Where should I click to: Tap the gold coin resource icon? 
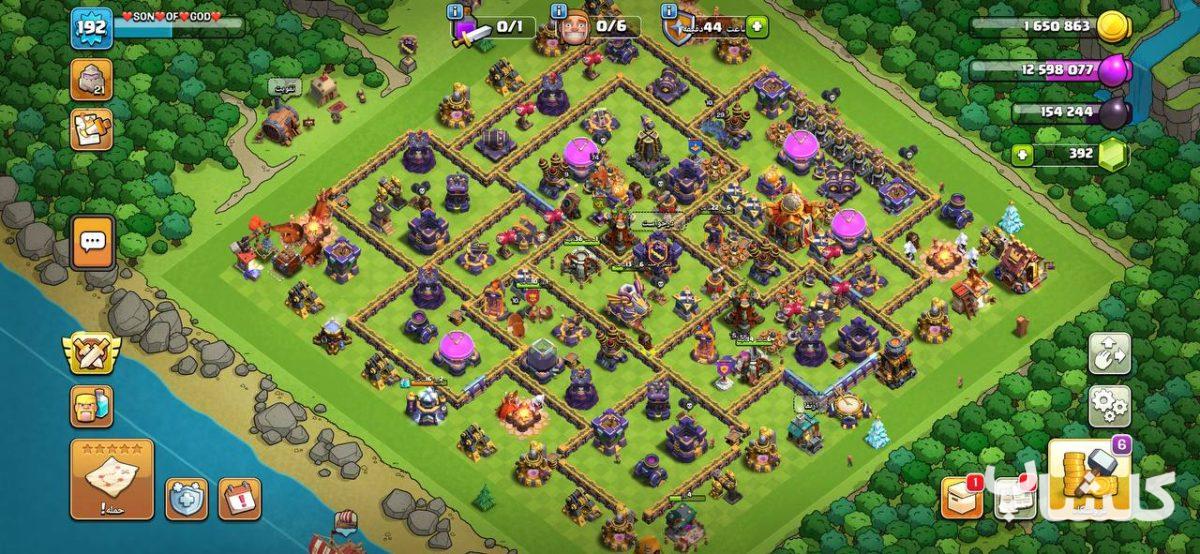1112,27
